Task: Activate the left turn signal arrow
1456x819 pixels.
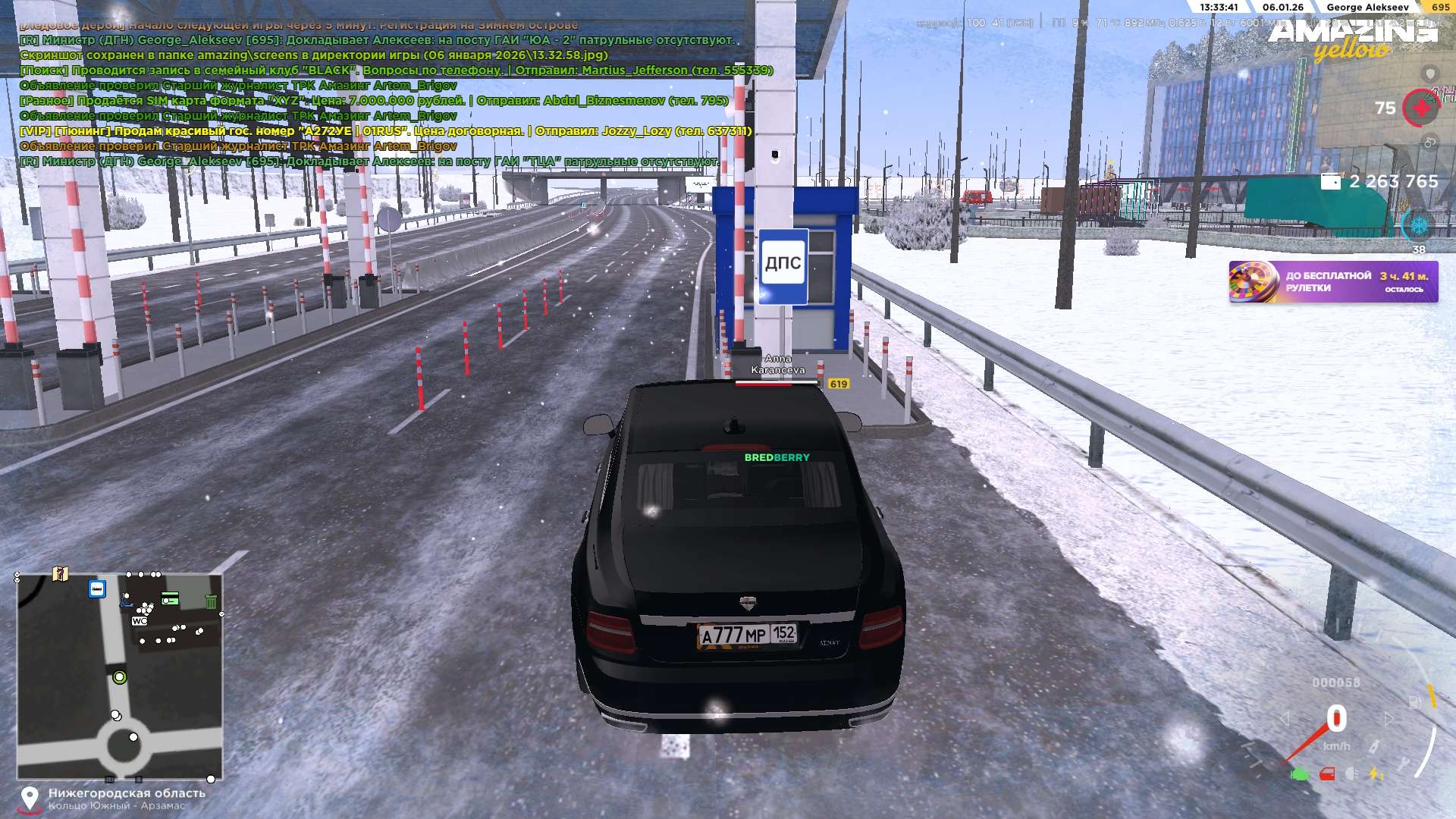Action: (x=1285, y=718)
